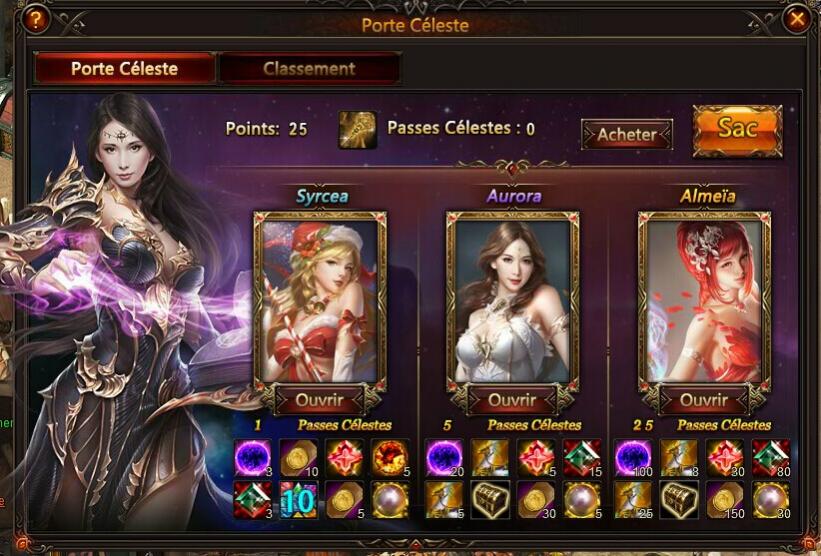Inspect Almeïa's purple orb reward with 100
Screen dimensions: 821x556
pos(633,457)
